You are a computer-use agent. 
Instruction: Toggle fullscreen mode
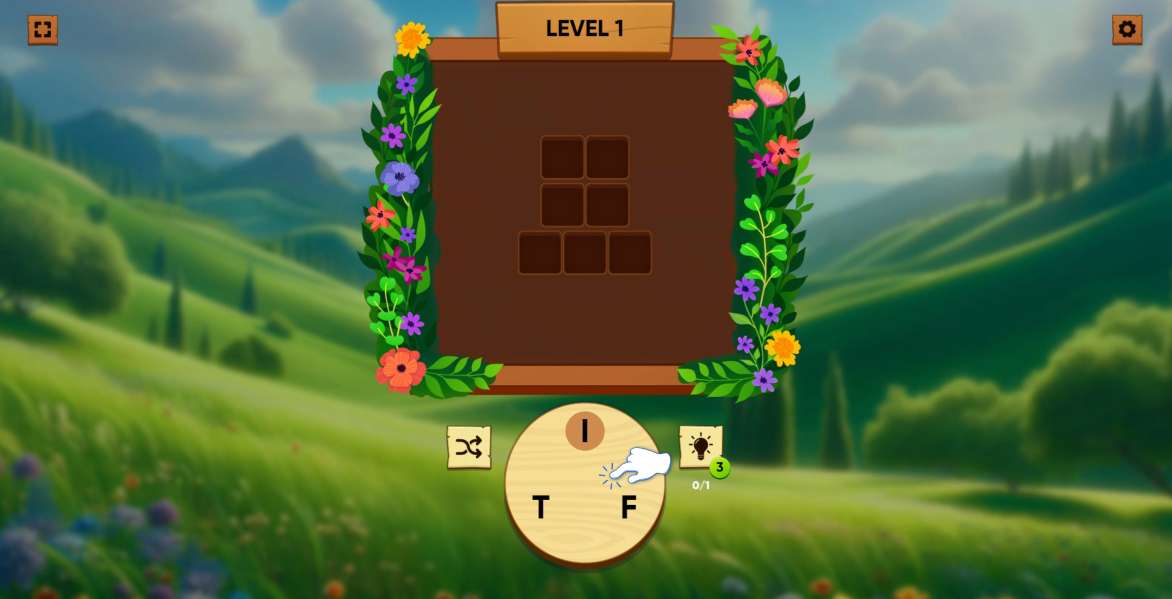(x=42, y=30)
